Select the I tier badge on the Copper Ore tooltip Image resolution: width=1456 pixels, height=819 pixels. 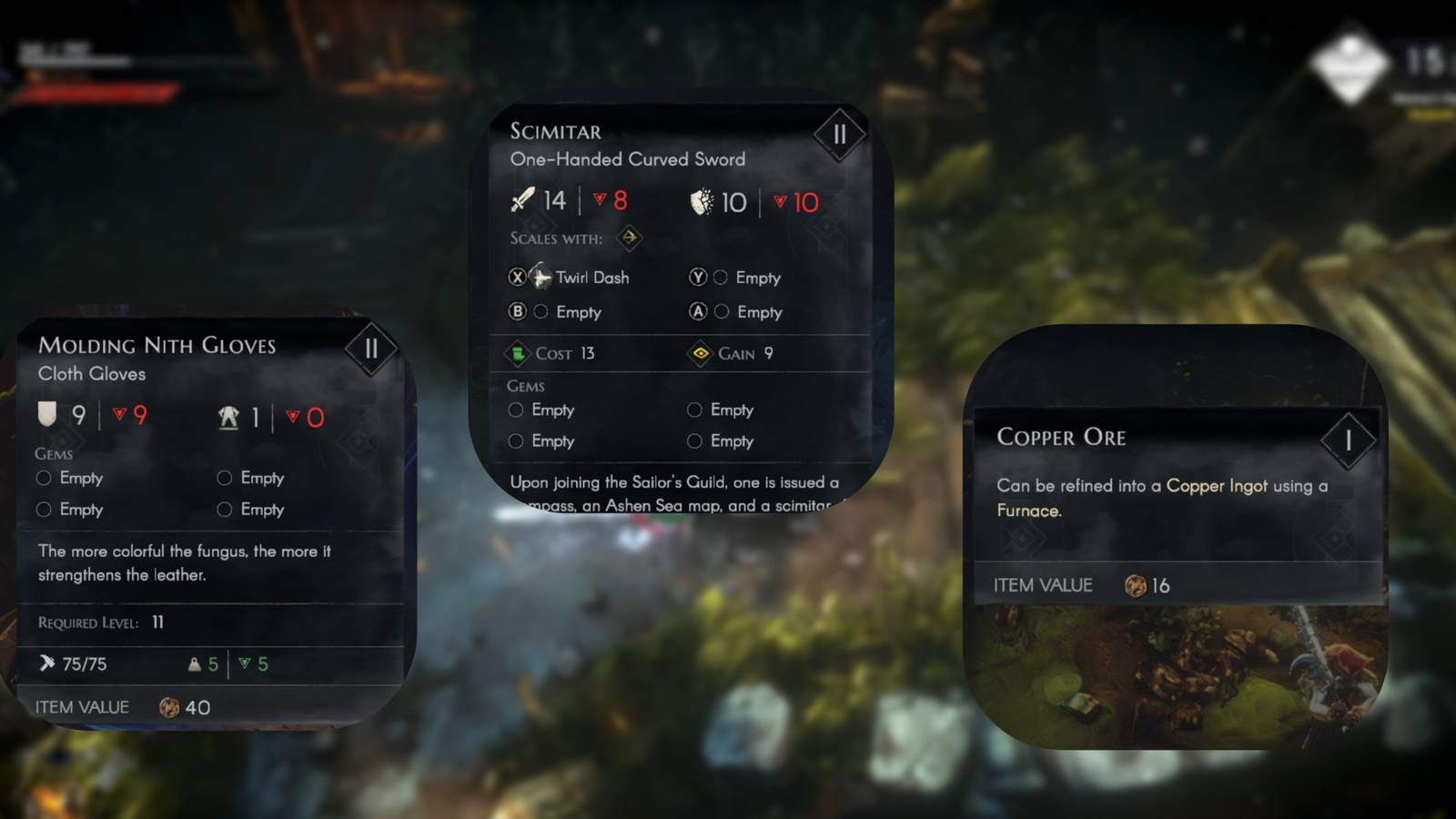pos(1350,440)
